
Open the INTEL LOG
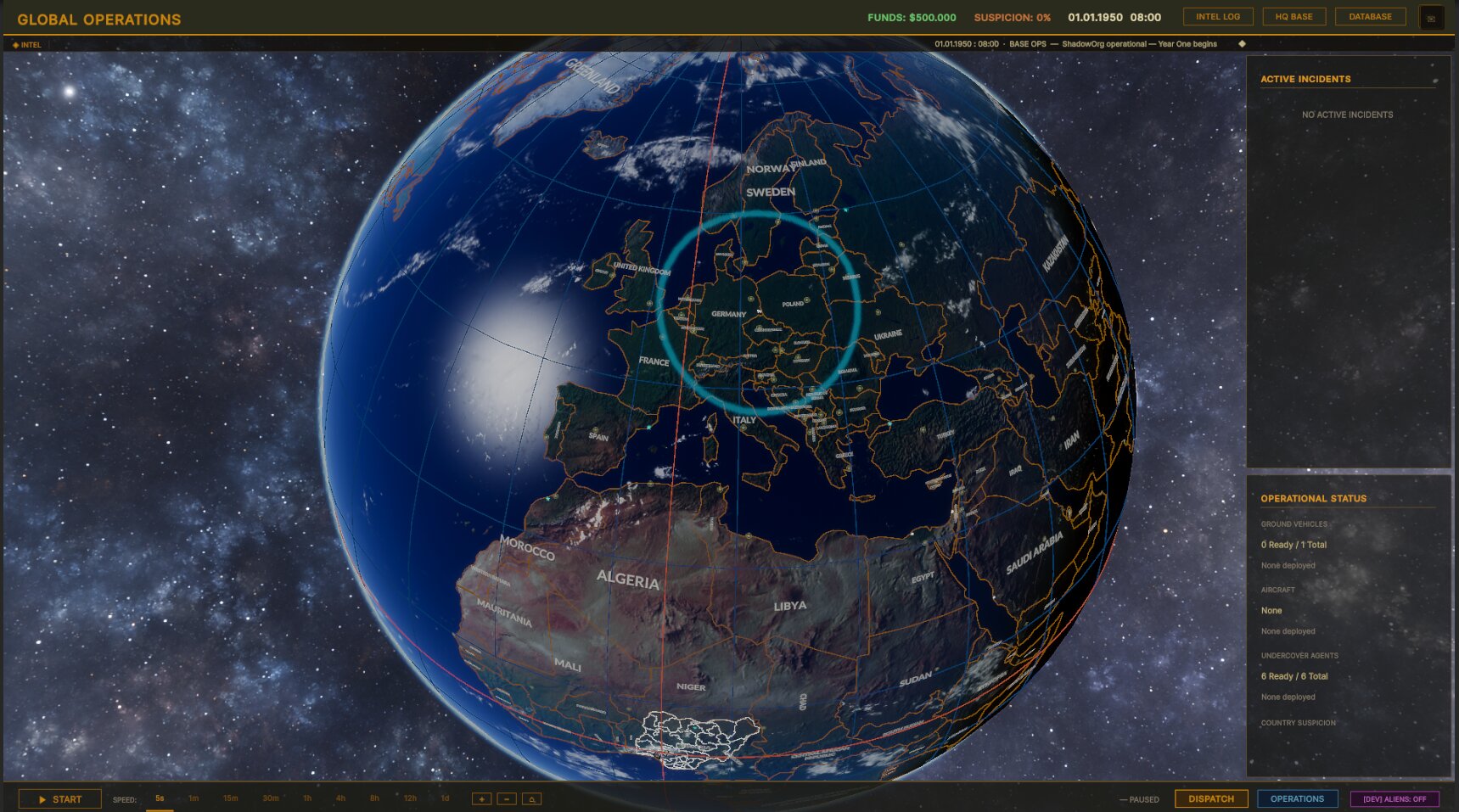1217,16
